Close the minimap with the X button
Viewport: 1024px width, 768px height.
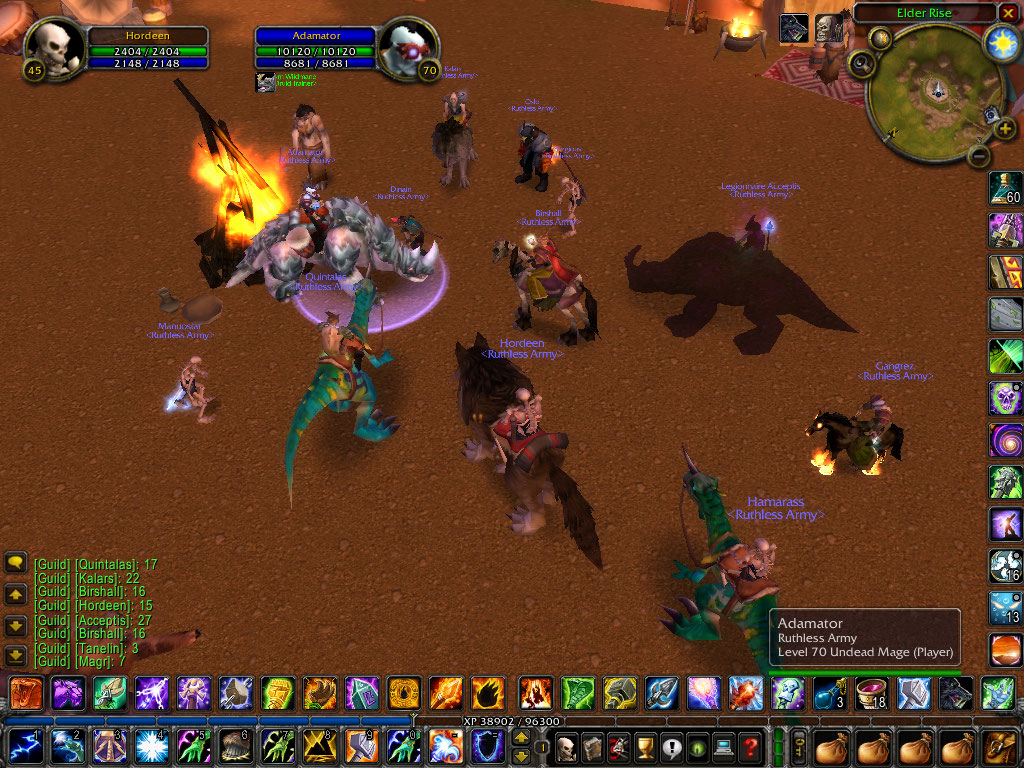(1007, 13)
